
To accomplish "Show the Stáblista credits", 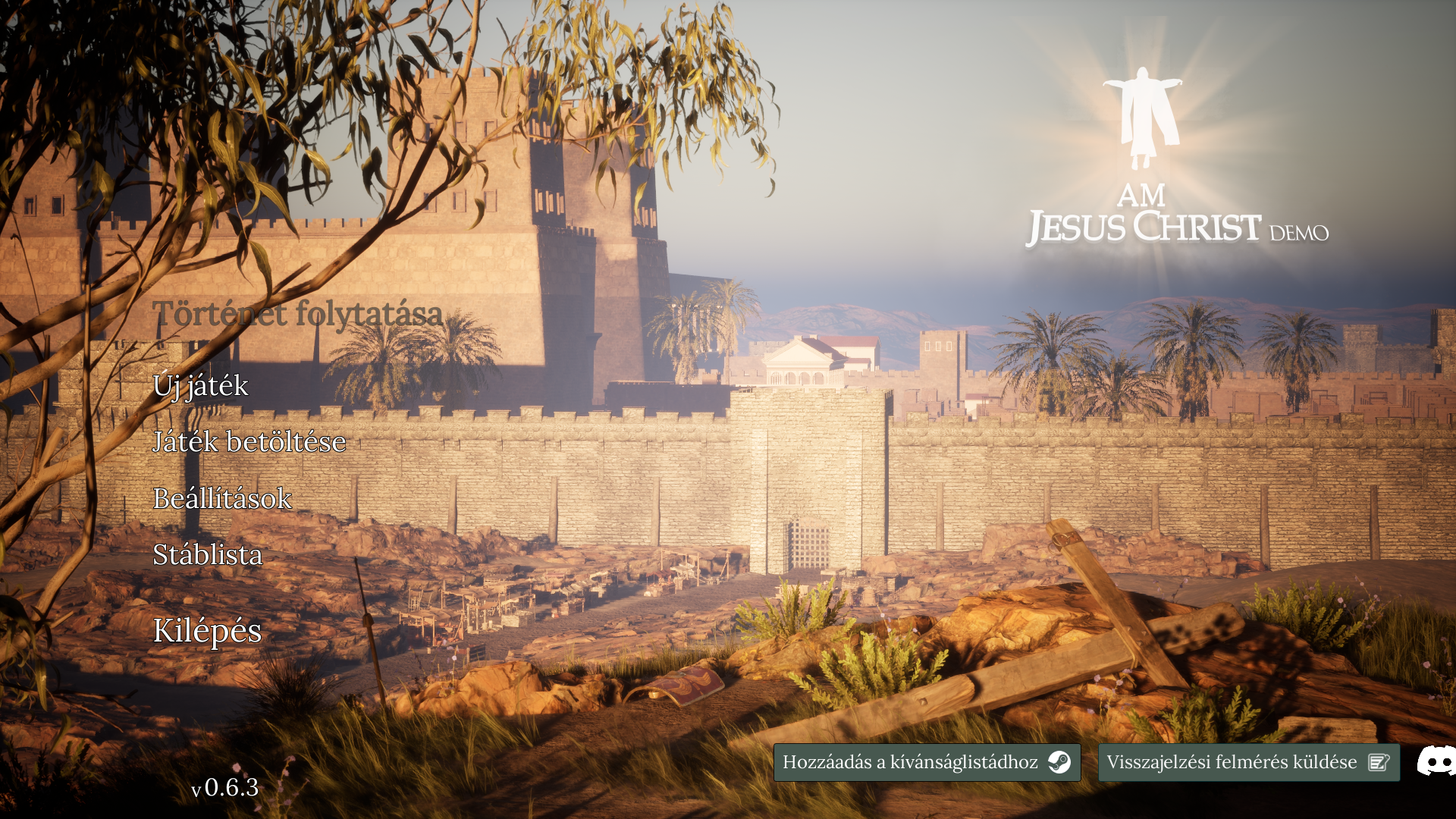I will pyautogui.click(x=208, y=555).
